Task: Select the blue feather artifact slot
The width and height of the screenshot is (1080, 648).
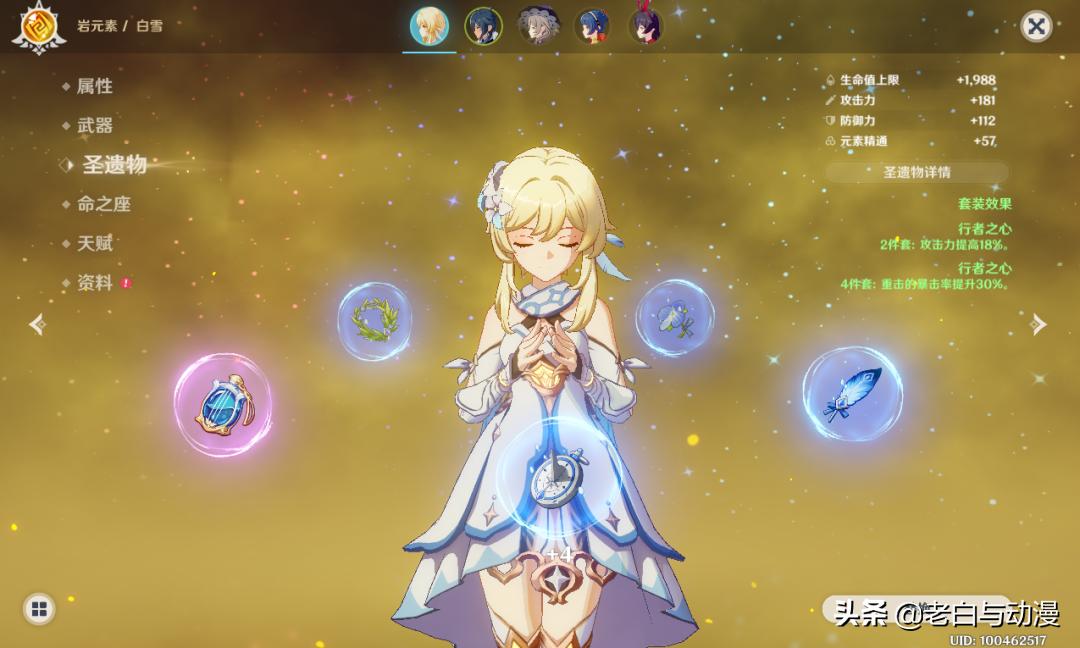Action: [852, 394]
